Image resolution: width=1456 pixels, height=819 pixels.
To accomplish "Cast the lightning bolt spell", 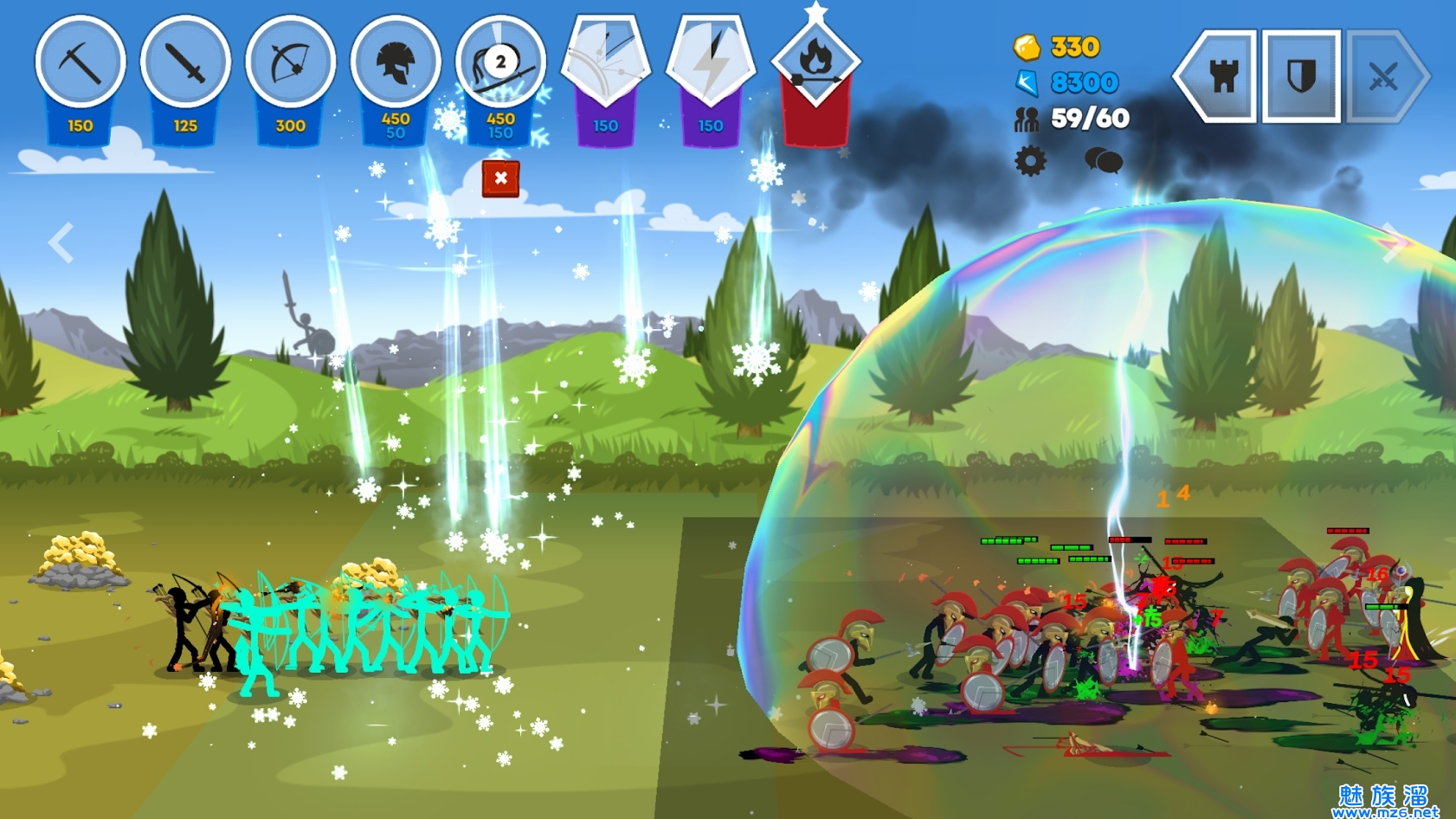I will click(x=711, y=63).
